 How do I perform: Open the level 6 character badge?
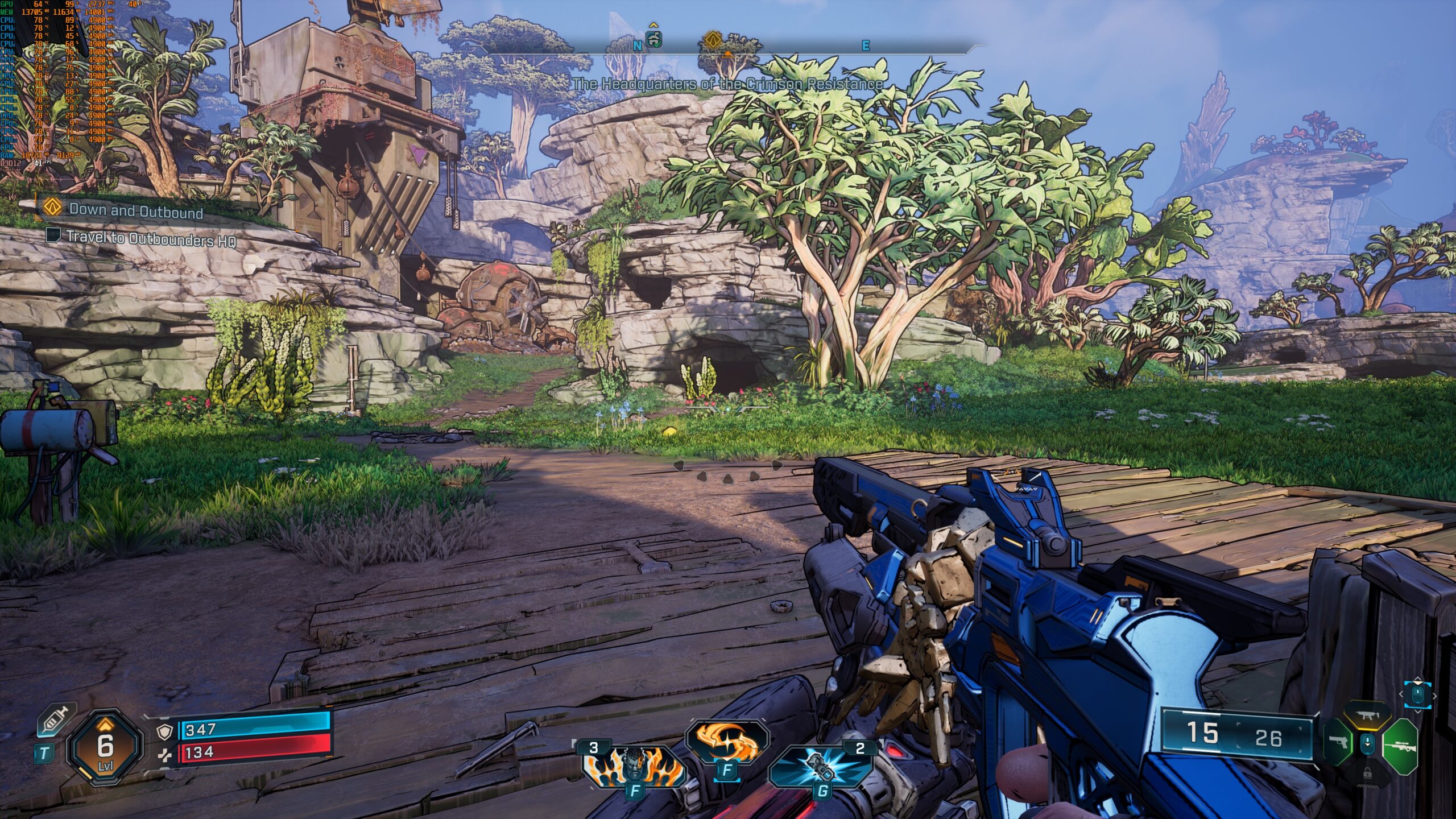[105, 748]
